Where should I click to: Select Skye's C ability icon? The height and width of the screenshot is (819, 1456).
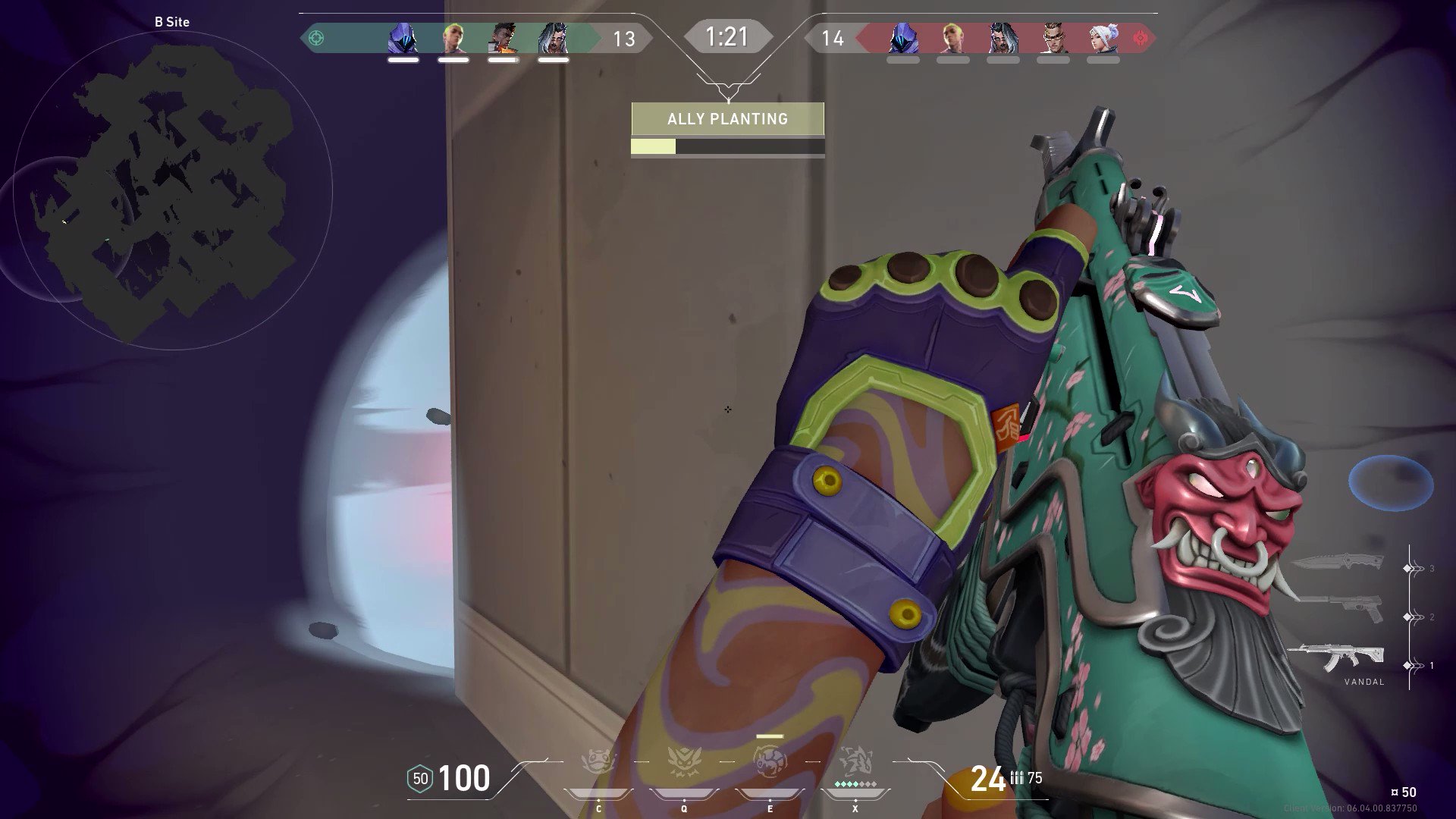[599, 762]
